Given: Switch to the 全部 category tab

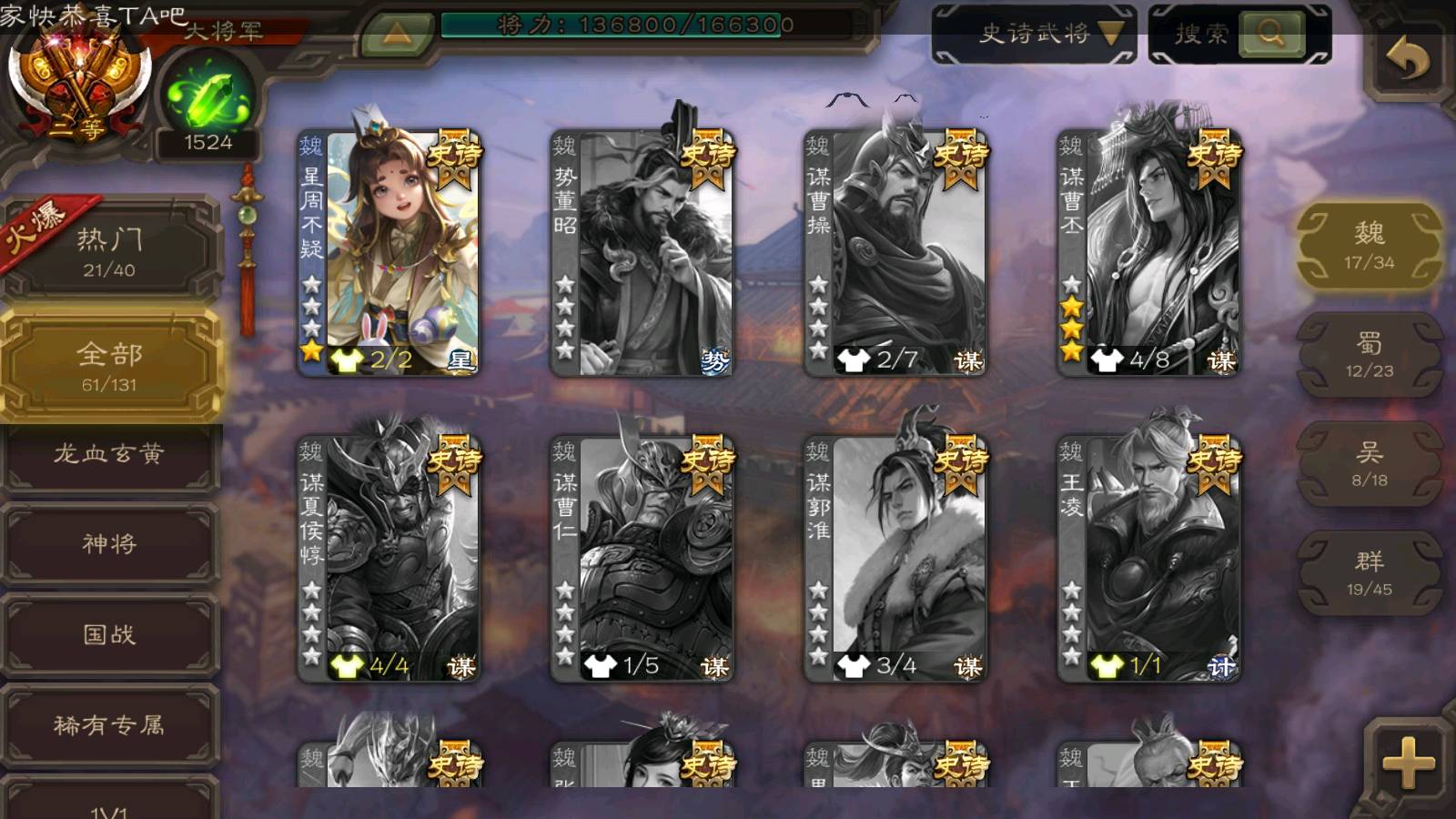Looking at the screenshot, I should pyautogui.click(x=109, y=366).
